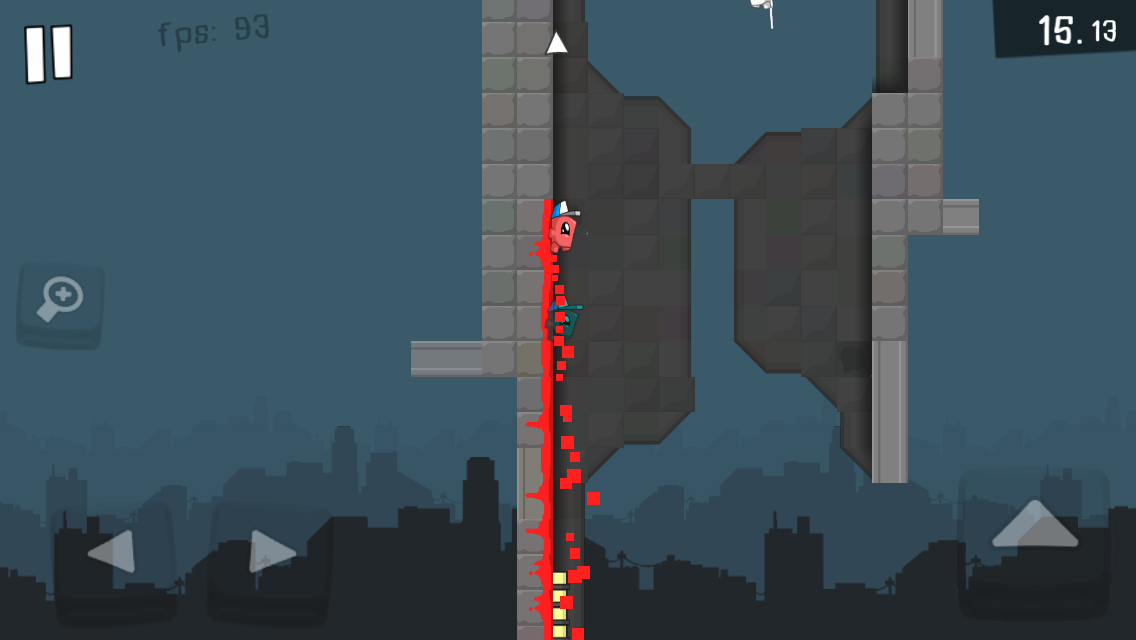Tap the magnifying glass zoom button
1136x640 pixels.
(60, 304)
